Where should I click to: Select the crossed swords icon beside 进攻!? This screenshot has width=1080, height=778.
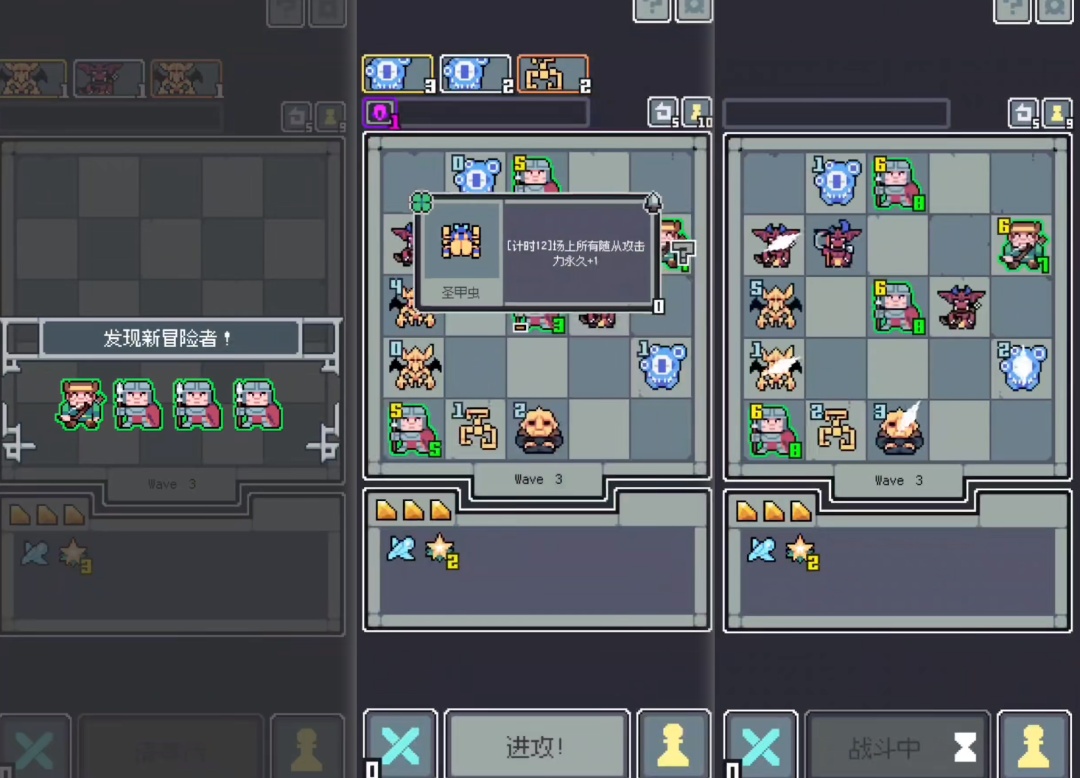click(x=400, y=745)
